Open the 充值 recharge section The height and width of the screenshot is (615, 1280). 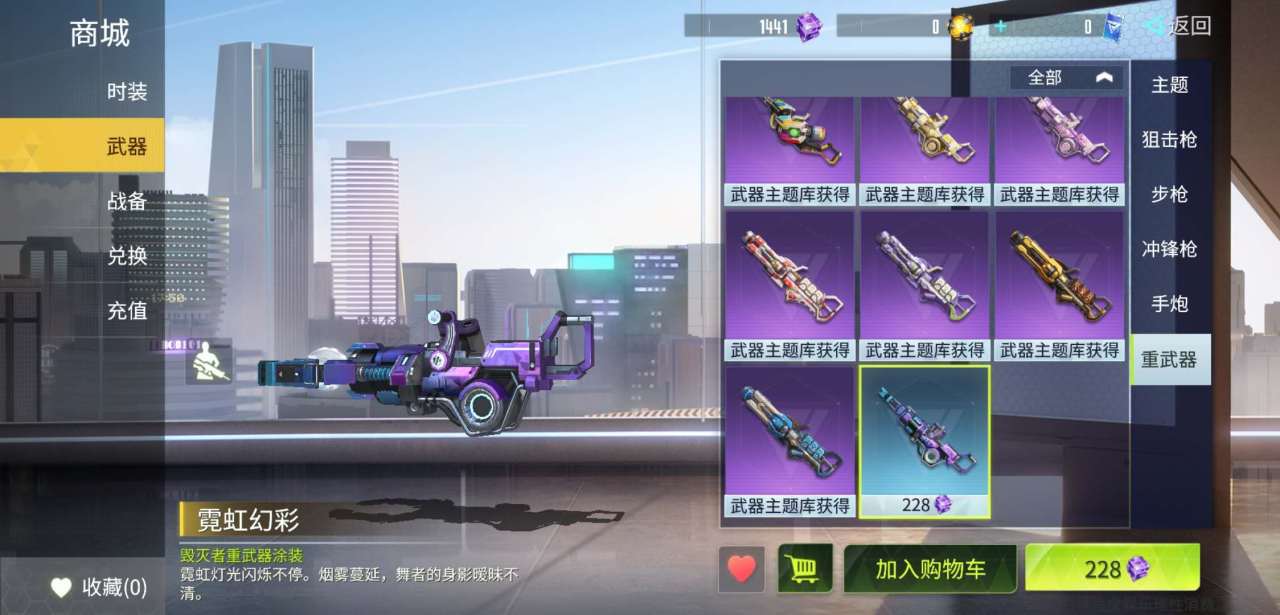[x=127, y=311]
